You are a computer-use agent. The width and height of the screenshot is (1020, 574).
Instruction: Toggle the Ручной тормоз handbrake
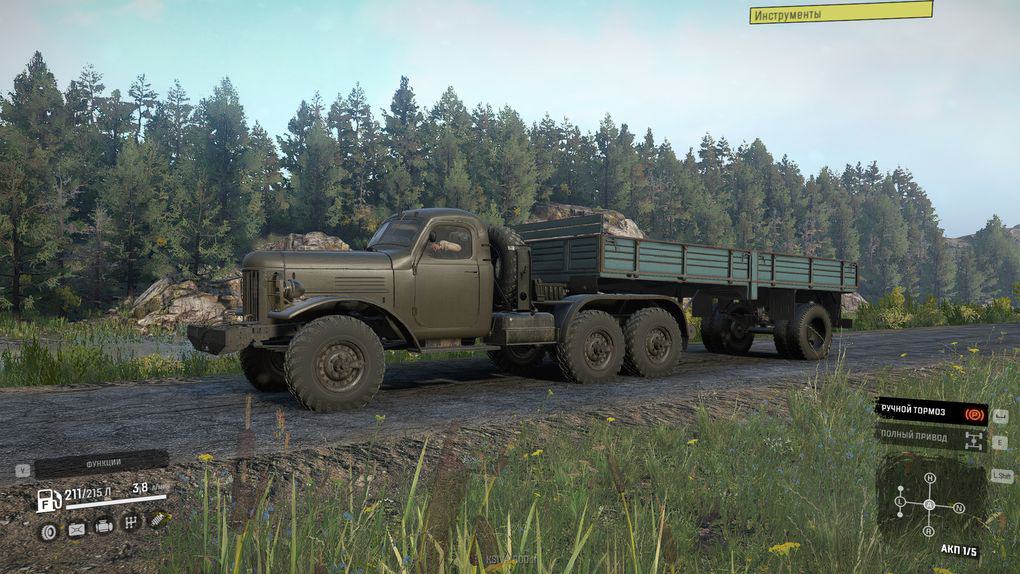(x=930, y=411)
